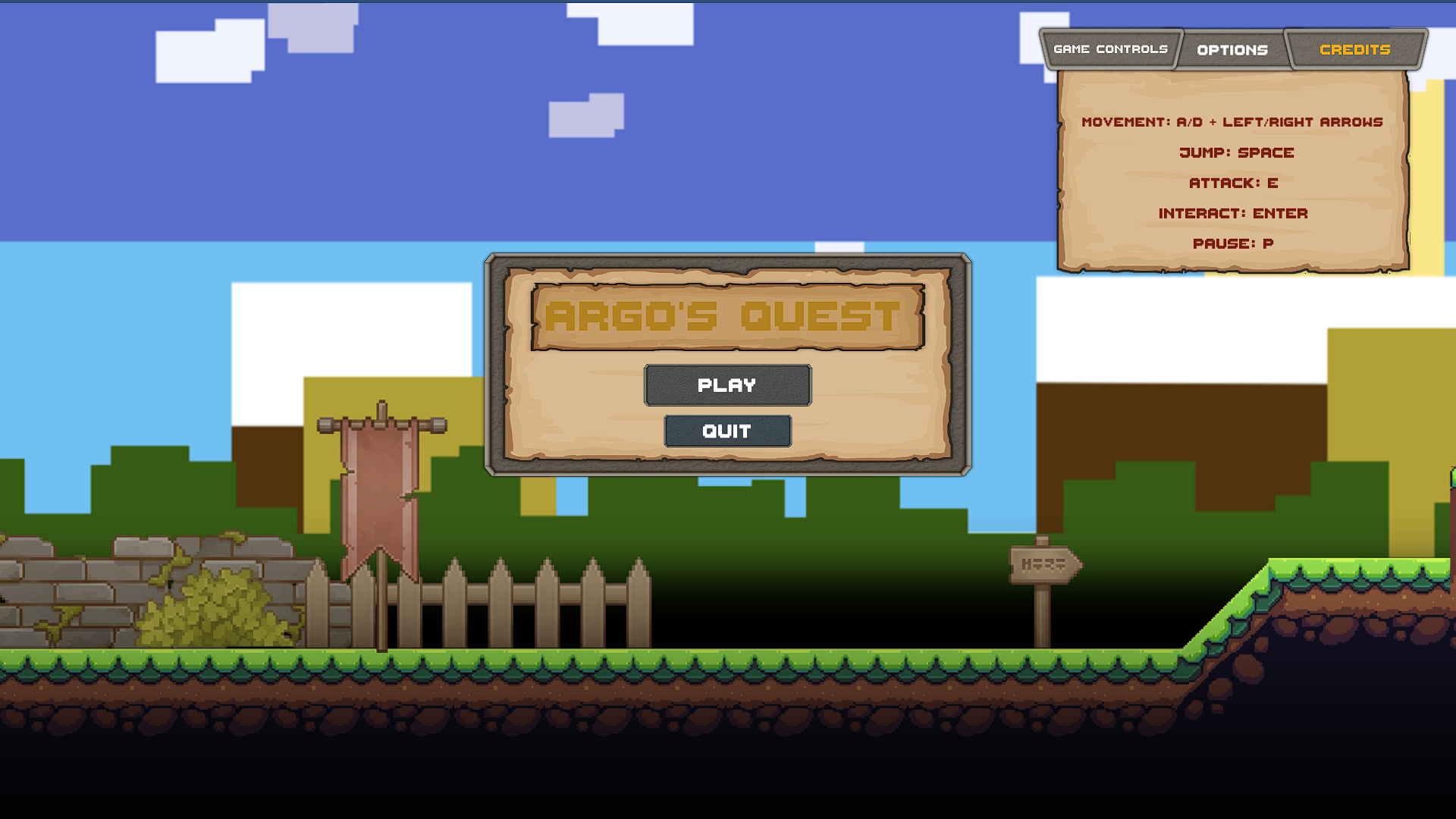This screenshot has height=819, width=1456.
Task: Select the 'Pause: P' control entry
Action: point(1234,243)
